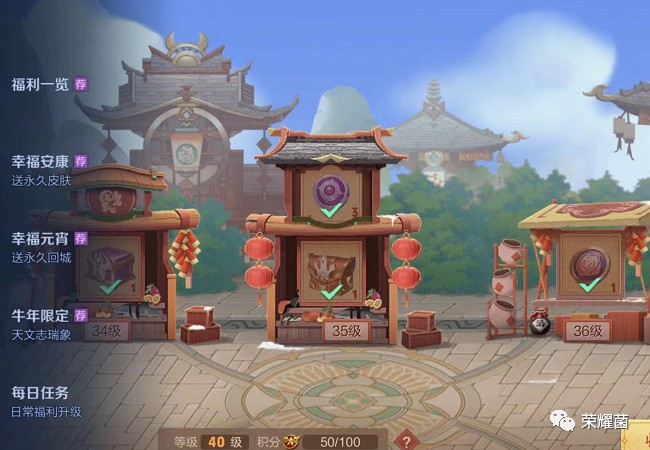This screenshot has width=650, height=450.
Task: Select the level 35 chest reward
Action: pyautogui.click(x=331, y=270)
